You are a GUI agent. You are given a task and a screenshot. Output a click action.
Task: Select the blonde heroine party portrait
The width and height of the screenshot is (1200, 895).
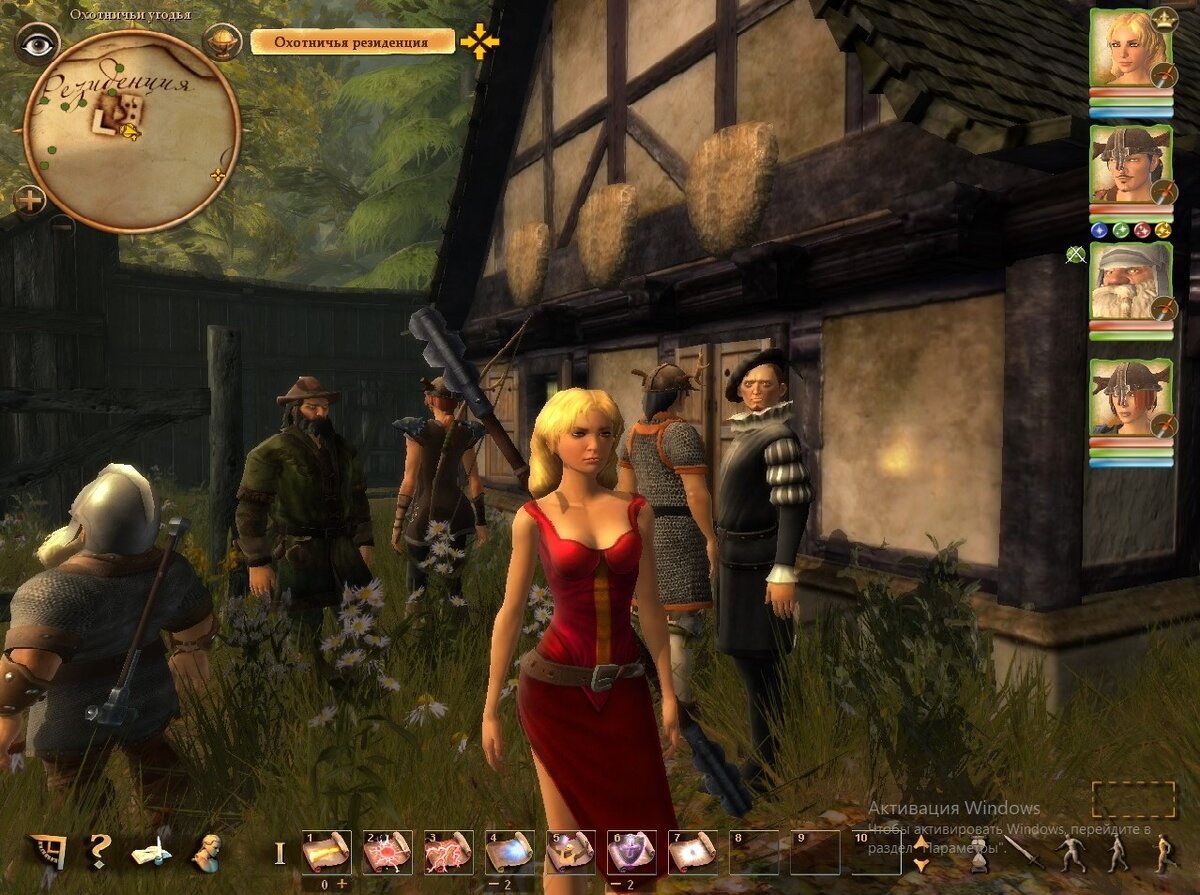point(1129,48)
